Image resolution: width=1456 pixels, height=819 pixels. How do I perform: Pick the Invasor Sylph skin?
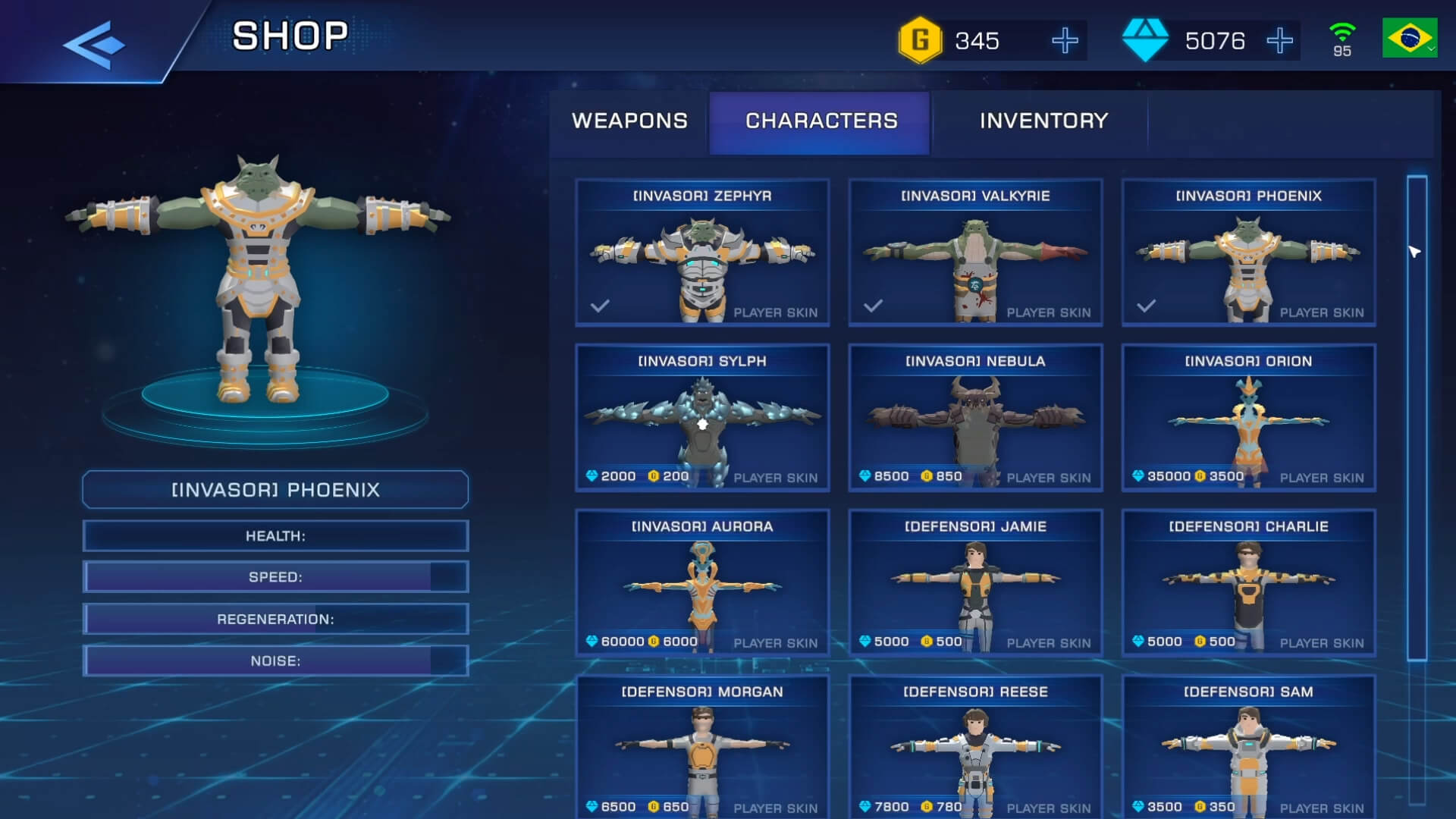click(x=702, y=419)
